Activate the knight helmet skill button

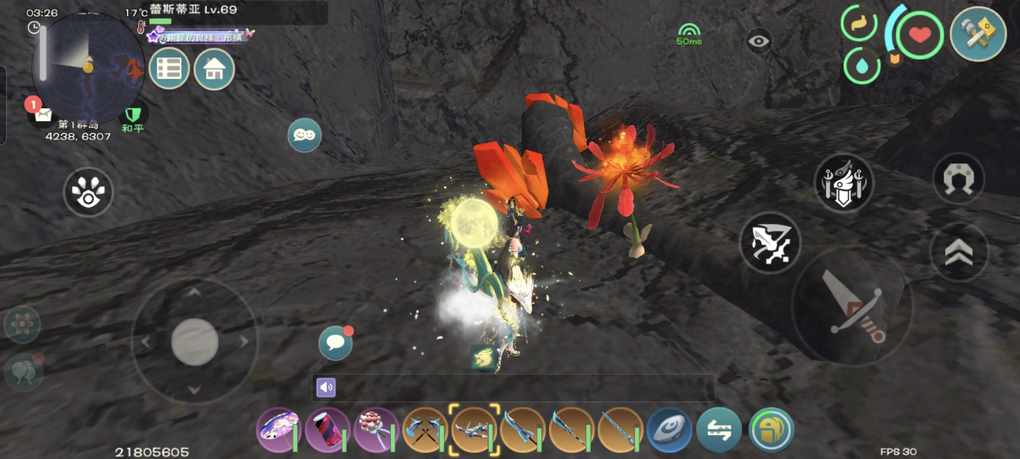(x=843, y=183)
